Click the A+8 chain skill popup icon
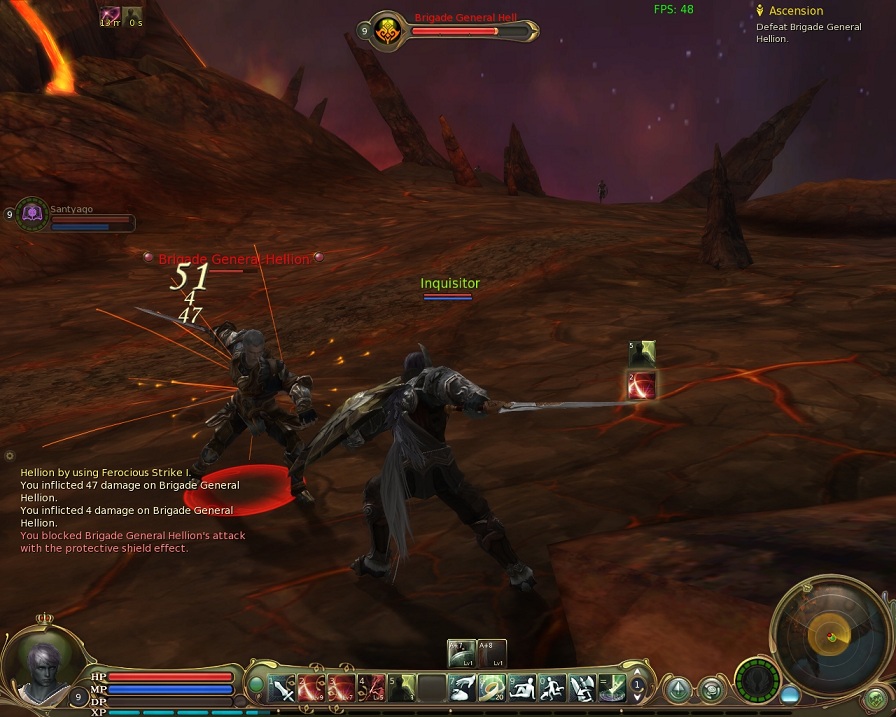 (492, 652)
